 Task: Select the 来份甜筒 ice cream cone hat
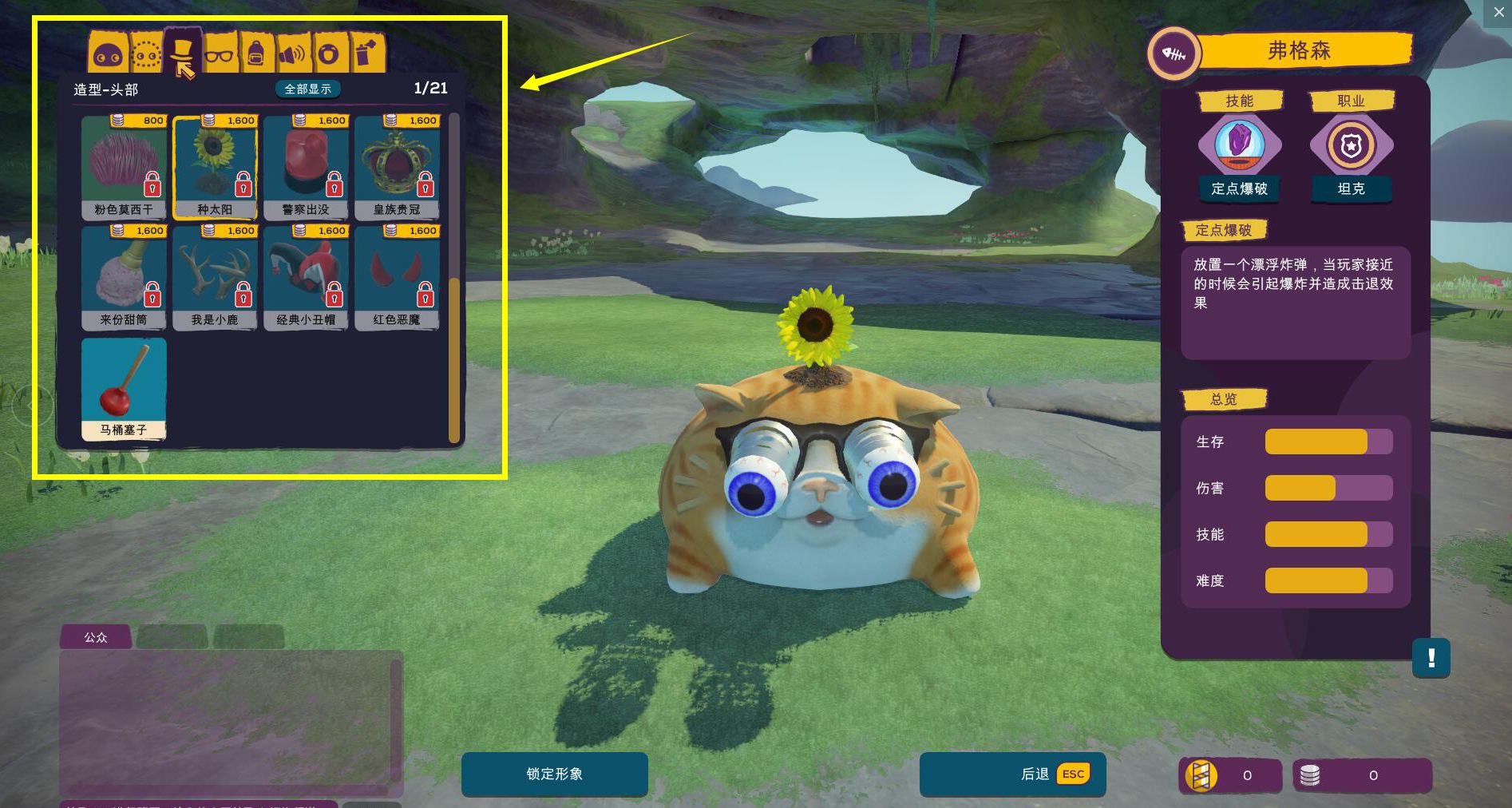(x=124, y=277)
